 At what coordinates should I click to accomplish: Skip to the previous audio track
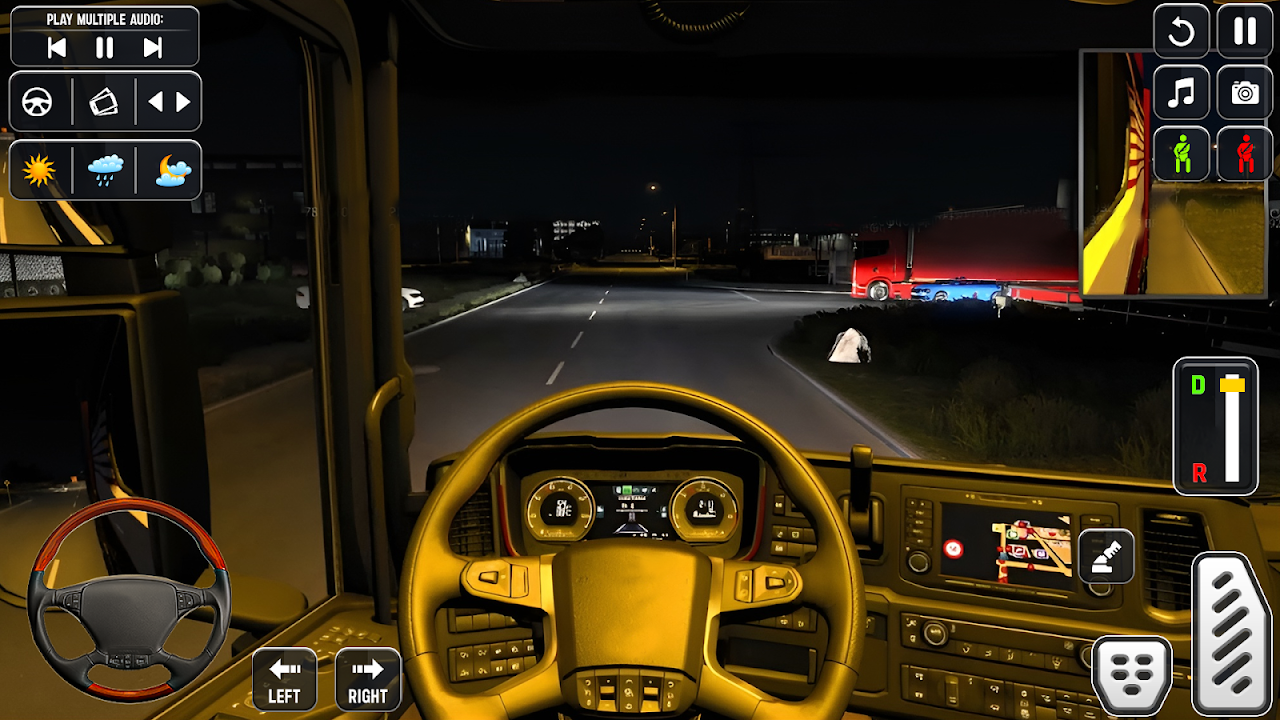tap(57, 48)
